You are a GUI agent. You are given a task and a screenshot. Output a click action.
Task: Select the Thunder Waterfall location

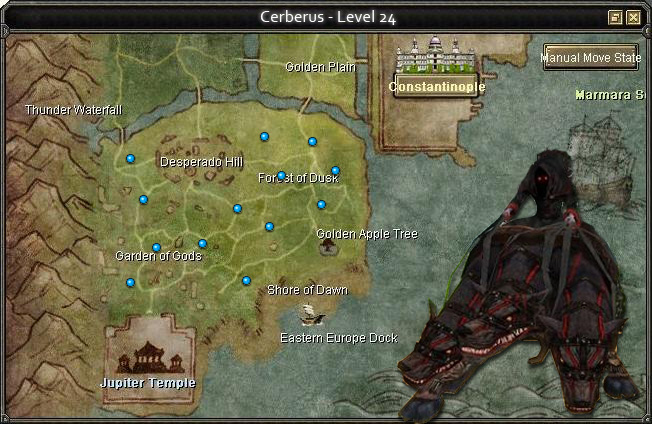tap(73, 109)
